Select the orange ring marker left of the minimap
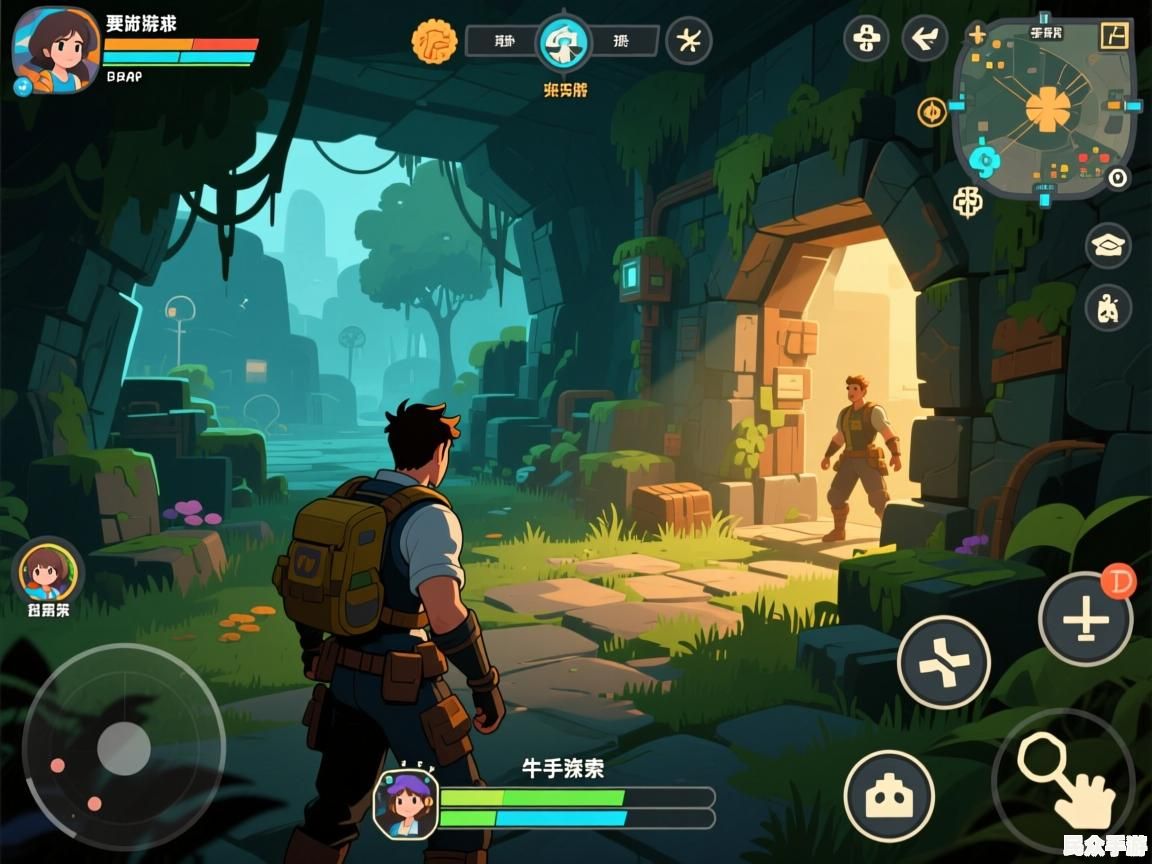 click(932, 112)
